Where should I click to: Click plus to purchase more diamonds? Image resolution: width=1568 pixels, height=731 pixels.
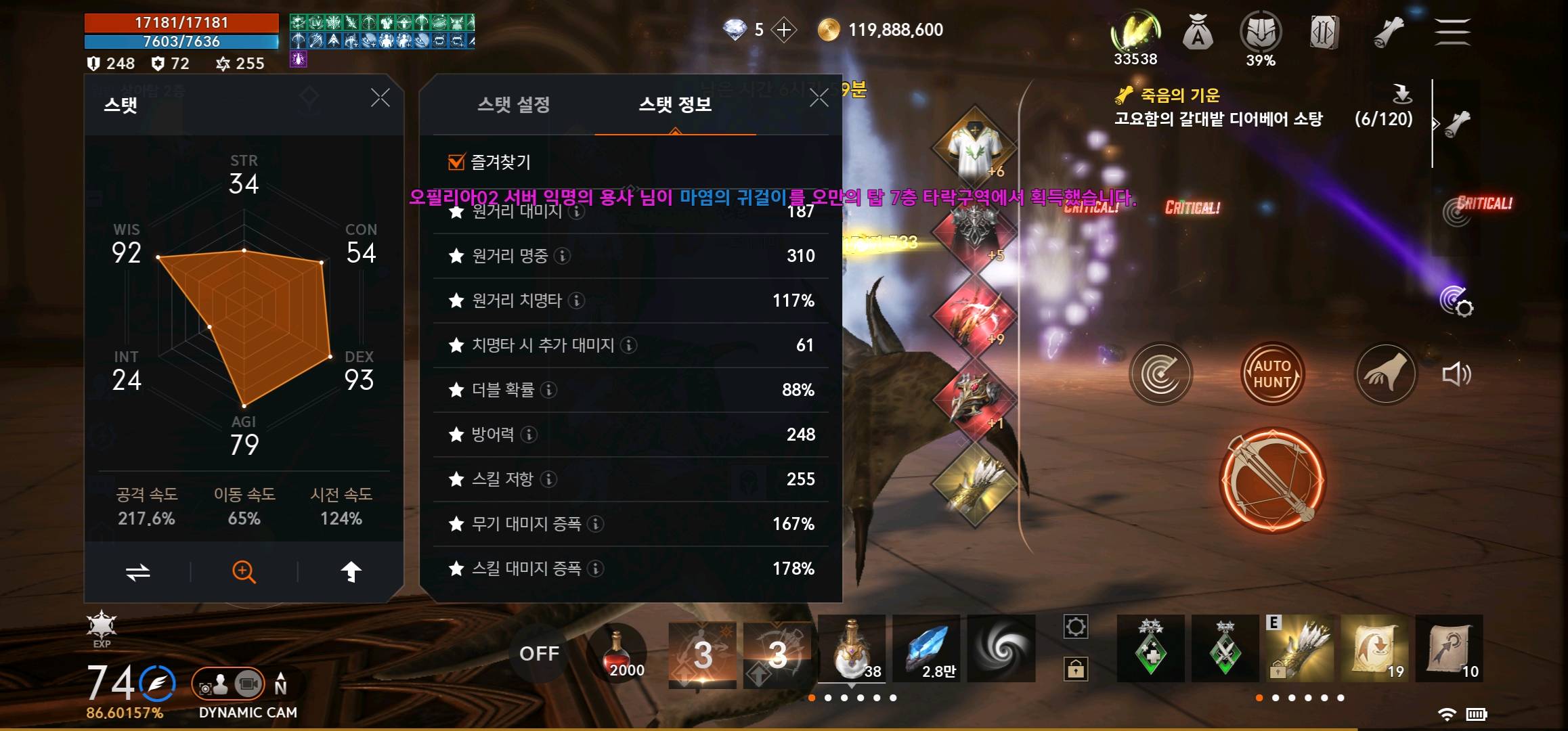(x=784, y=31)
